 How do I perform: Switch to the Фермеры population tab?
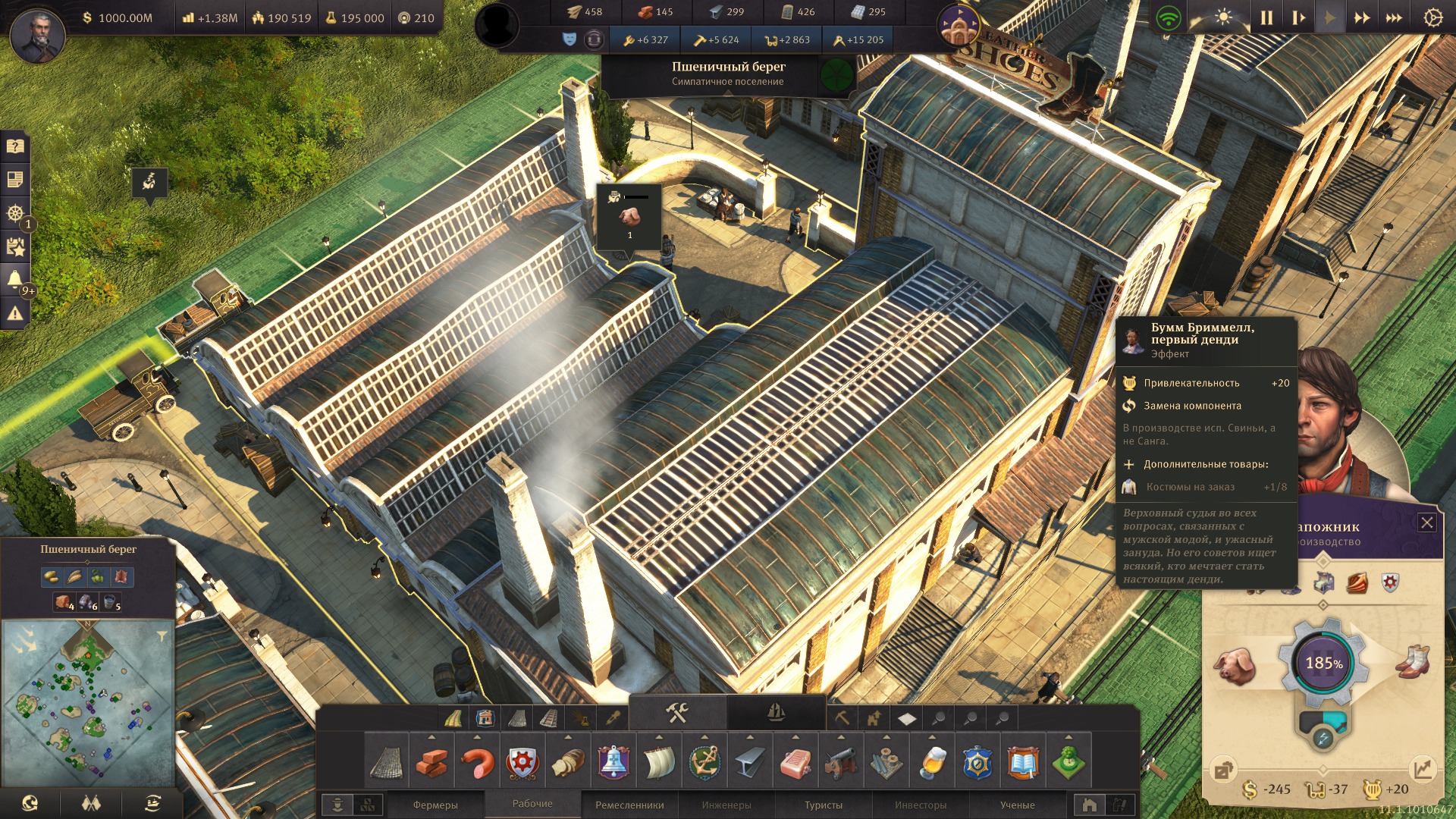[435, 805]
